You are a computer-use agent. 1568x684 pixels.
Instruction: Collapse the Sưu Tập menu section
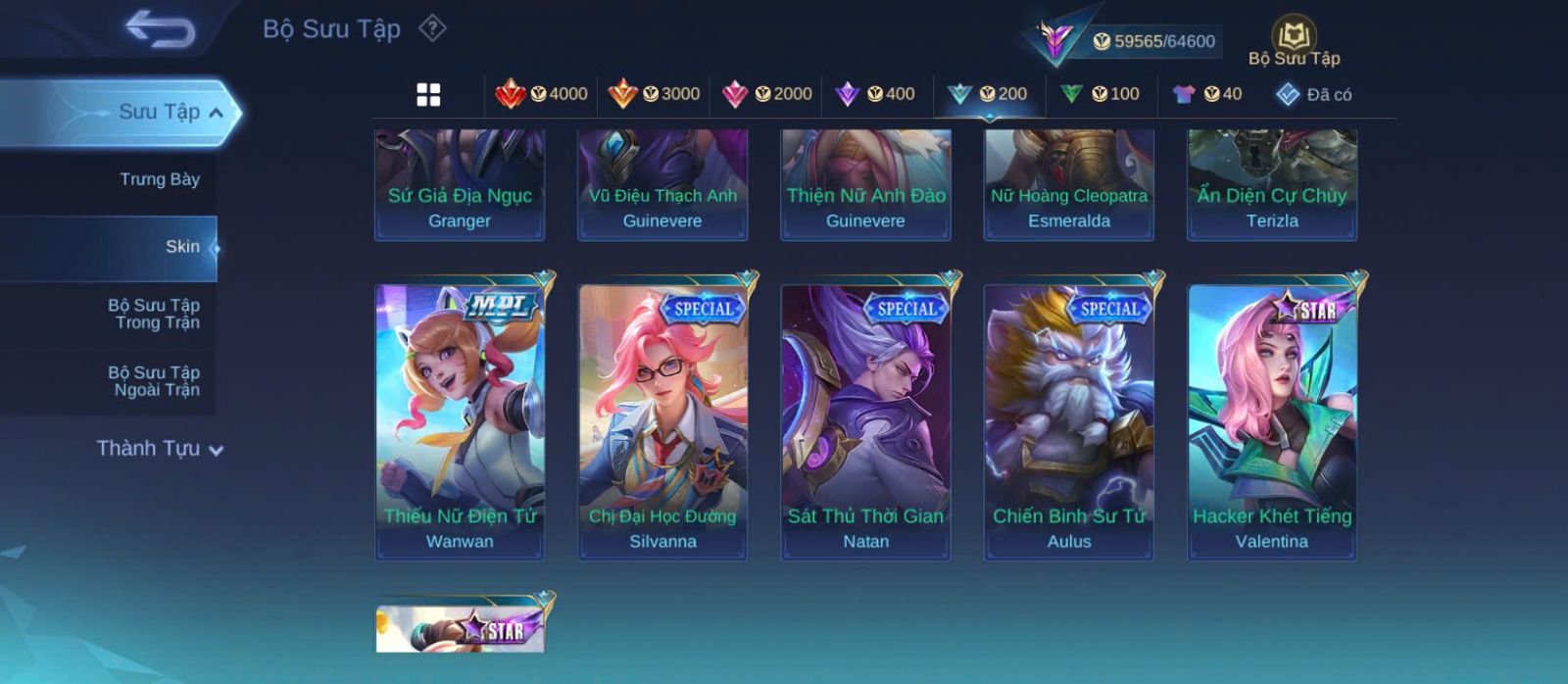click(x=216, y=113)
